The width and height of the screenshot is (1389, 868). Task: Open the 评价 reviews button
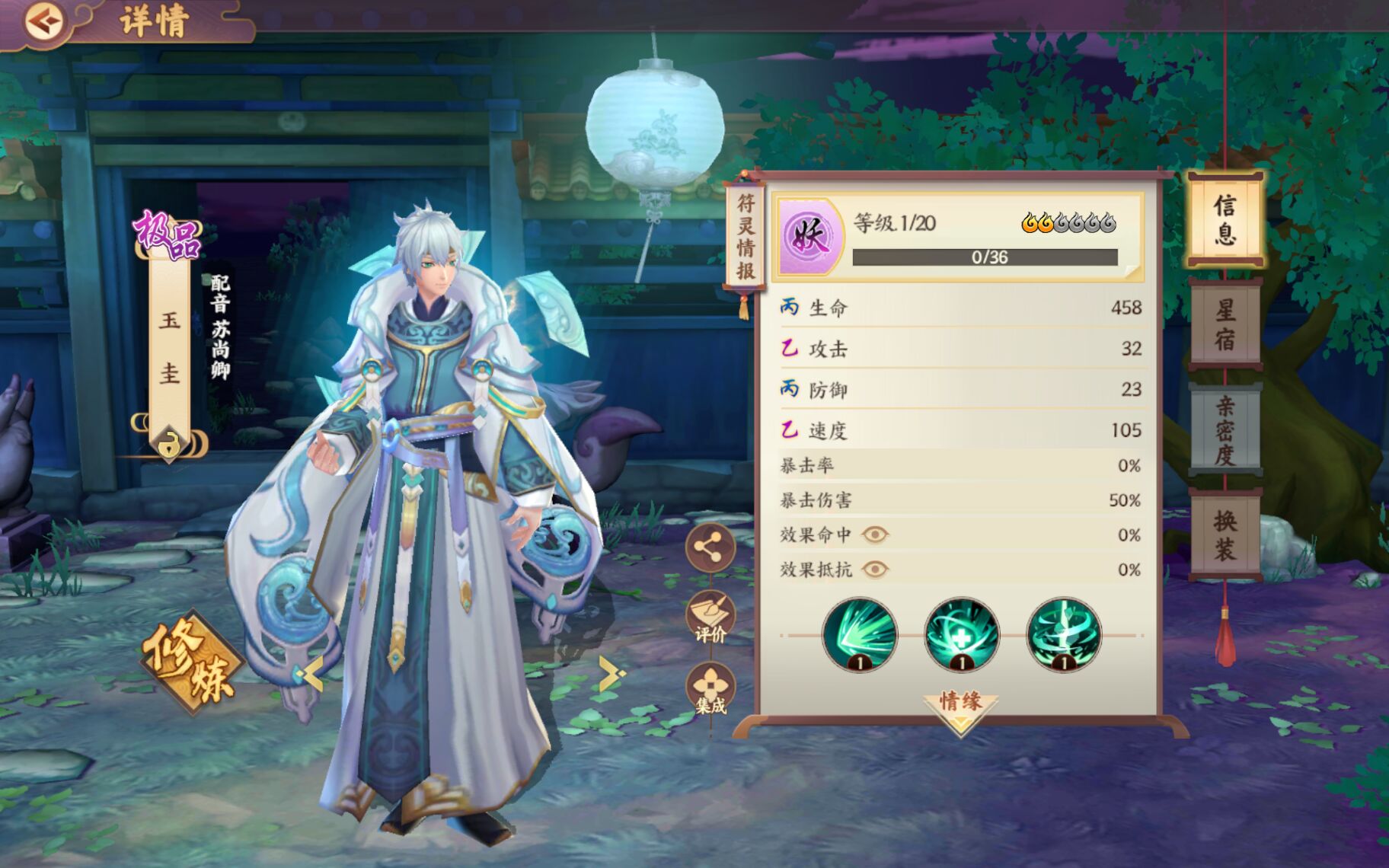(710, 617)
